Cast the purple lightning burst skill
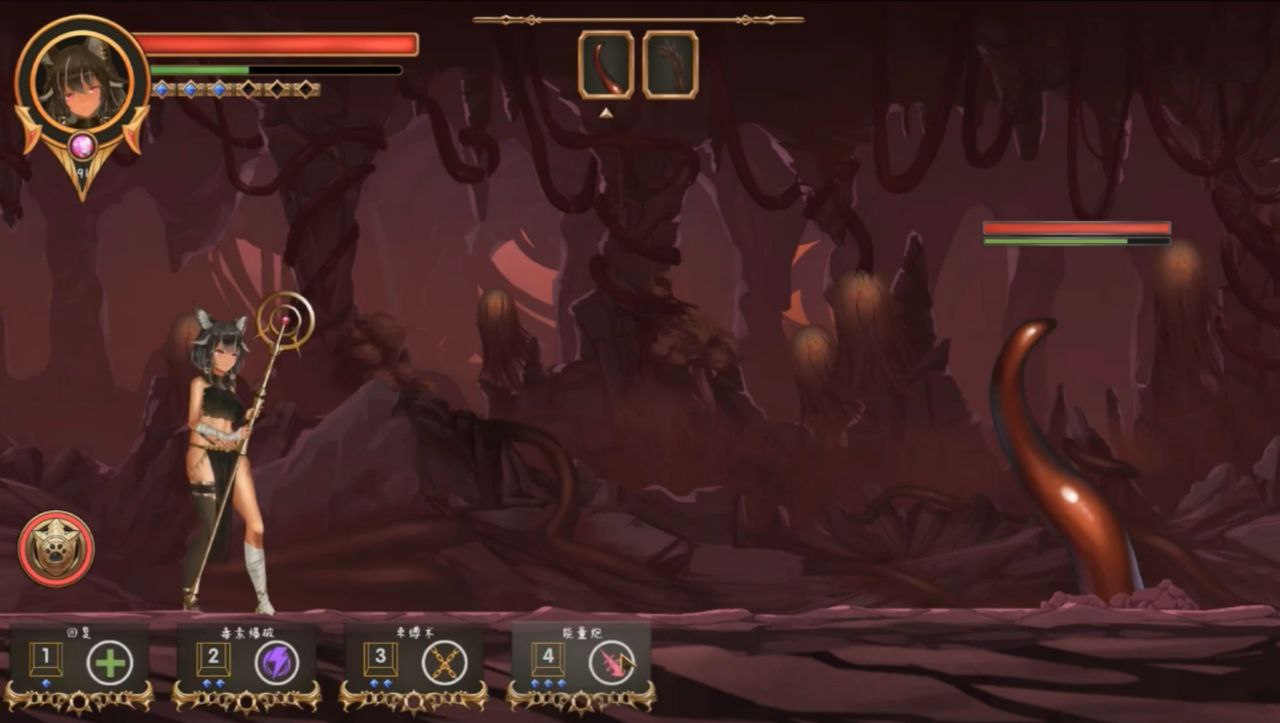 [276, 662]
